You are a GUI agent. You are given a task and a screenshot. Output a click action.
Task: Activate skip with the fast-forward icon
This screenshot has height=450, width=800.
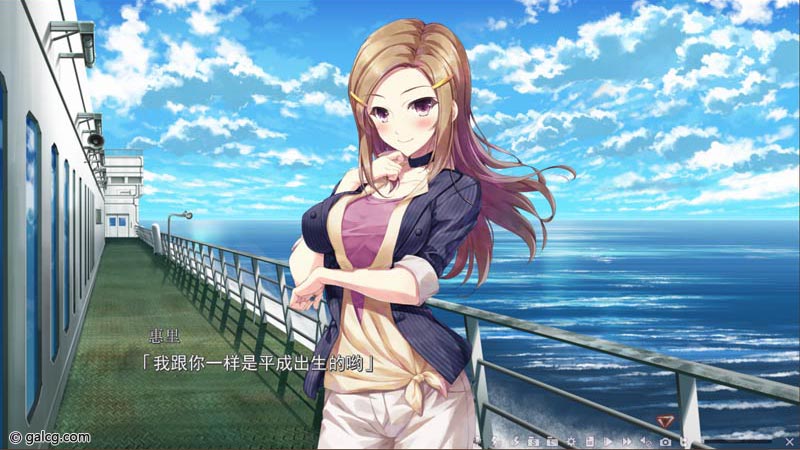(627, 441)
